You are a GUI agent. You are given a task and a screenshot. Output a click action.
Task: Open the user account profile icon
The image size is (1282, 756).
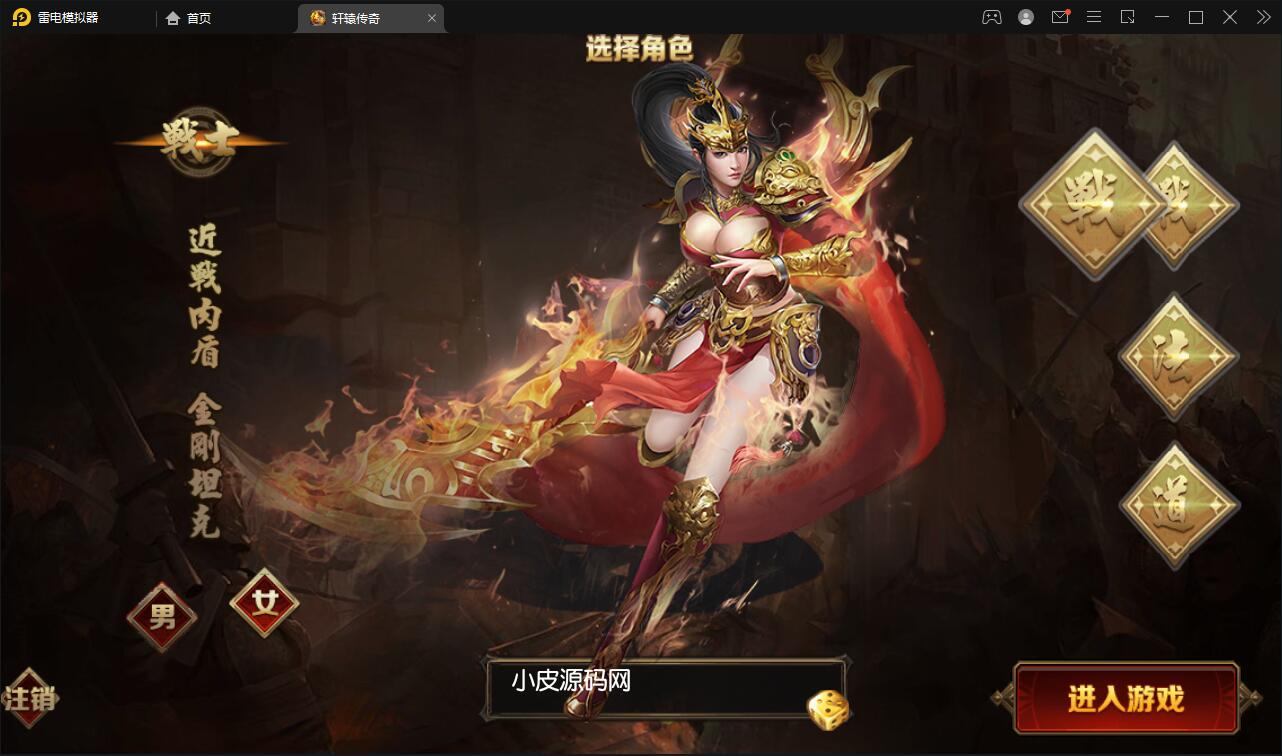tap(1025, 17)
